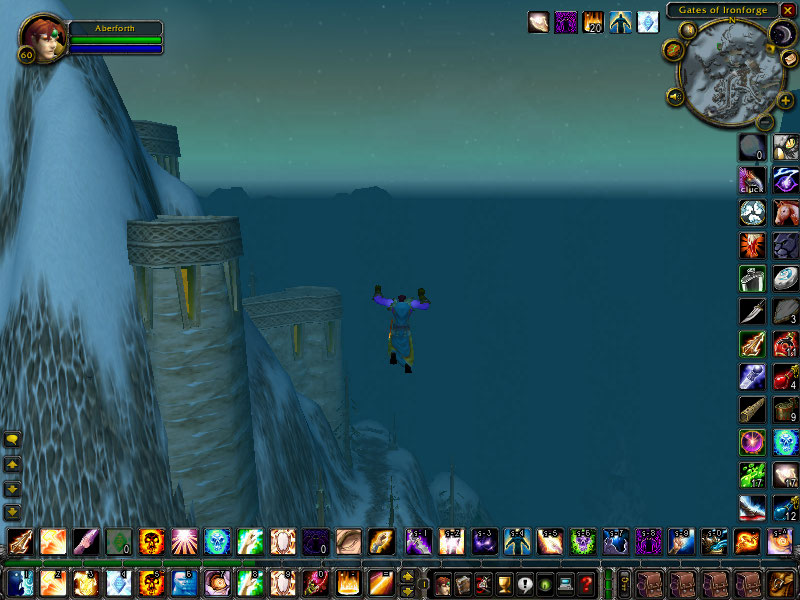Screen dimensions: 800x600
Task: Close the minimap with the red X
Action: pyautogui.click(x=789, y=10)
